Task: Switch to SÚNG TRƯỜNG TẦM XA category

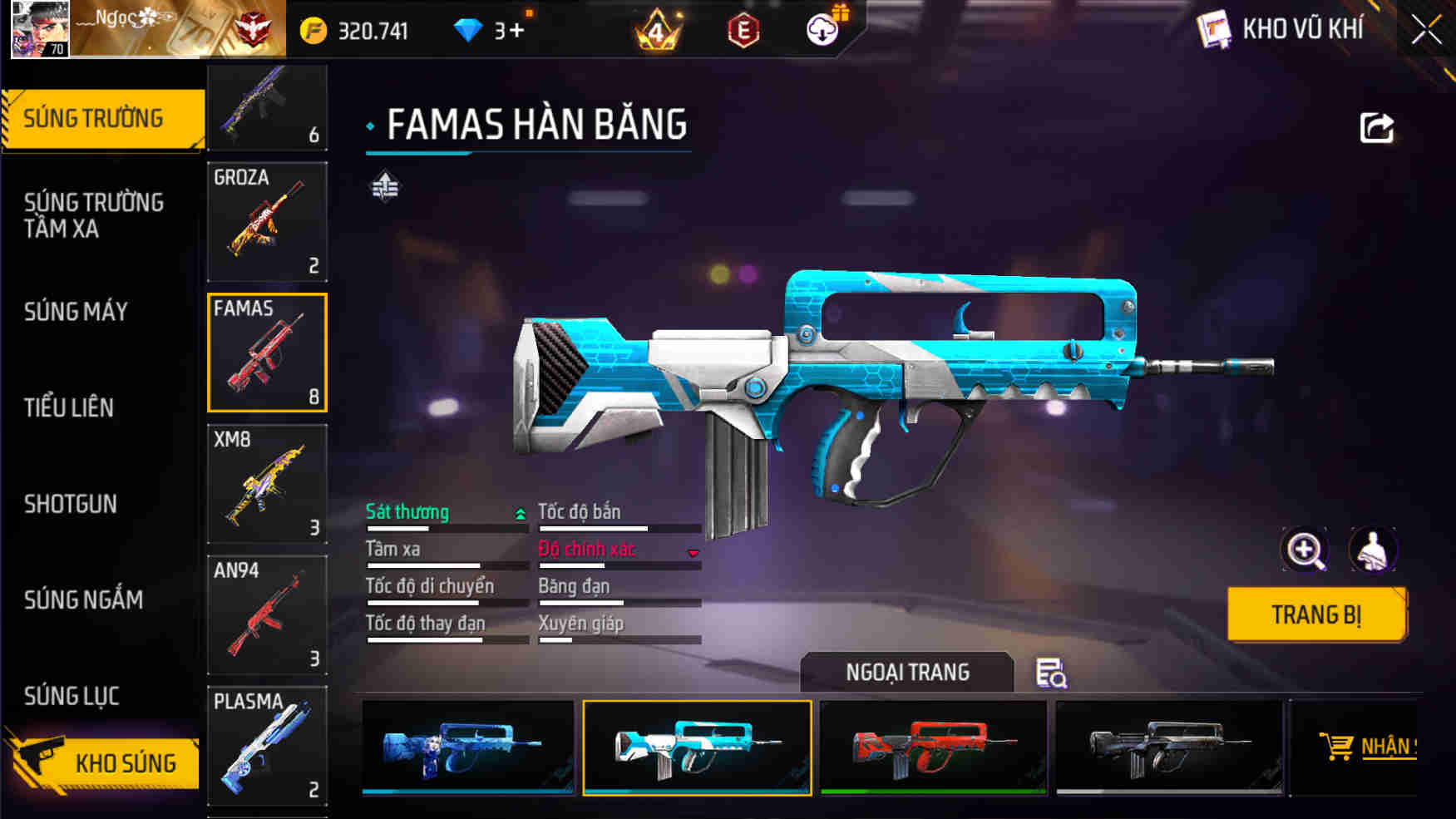Action: 94,215
